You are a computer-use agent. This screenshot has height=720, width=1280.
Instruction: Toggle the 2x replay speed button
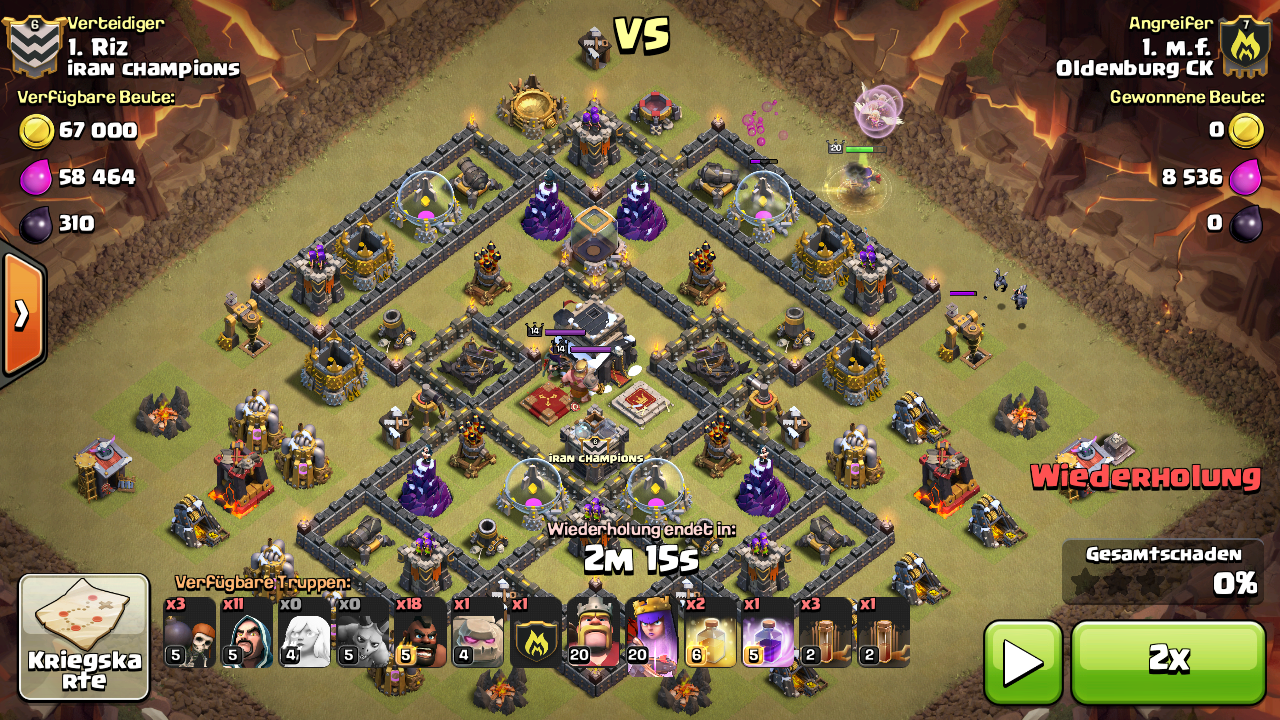[1168, 661]
